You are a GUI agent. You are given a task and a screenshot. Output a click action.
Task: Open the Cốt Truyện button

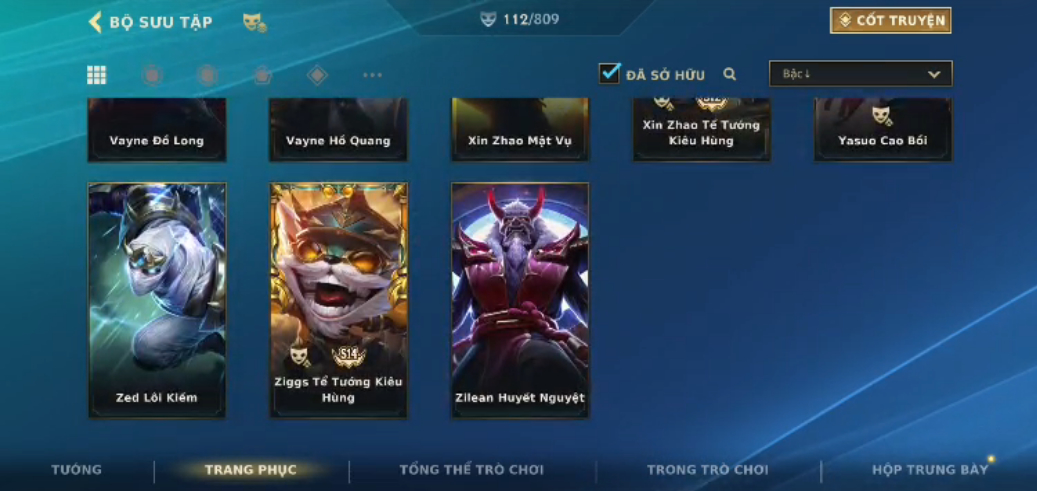tap(890, 21)
